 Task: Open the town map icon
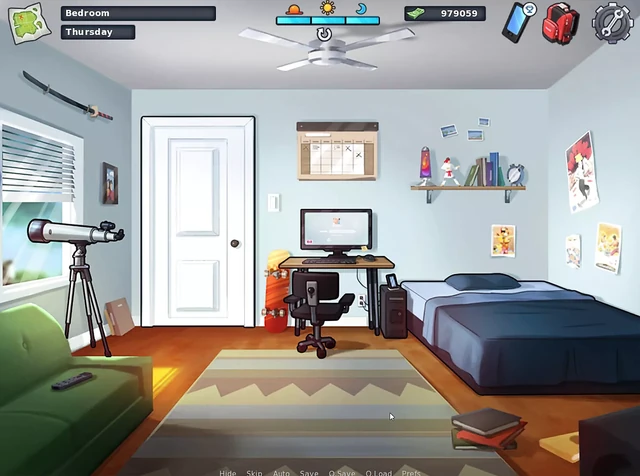pyautogui.click(x=30, y=22)
